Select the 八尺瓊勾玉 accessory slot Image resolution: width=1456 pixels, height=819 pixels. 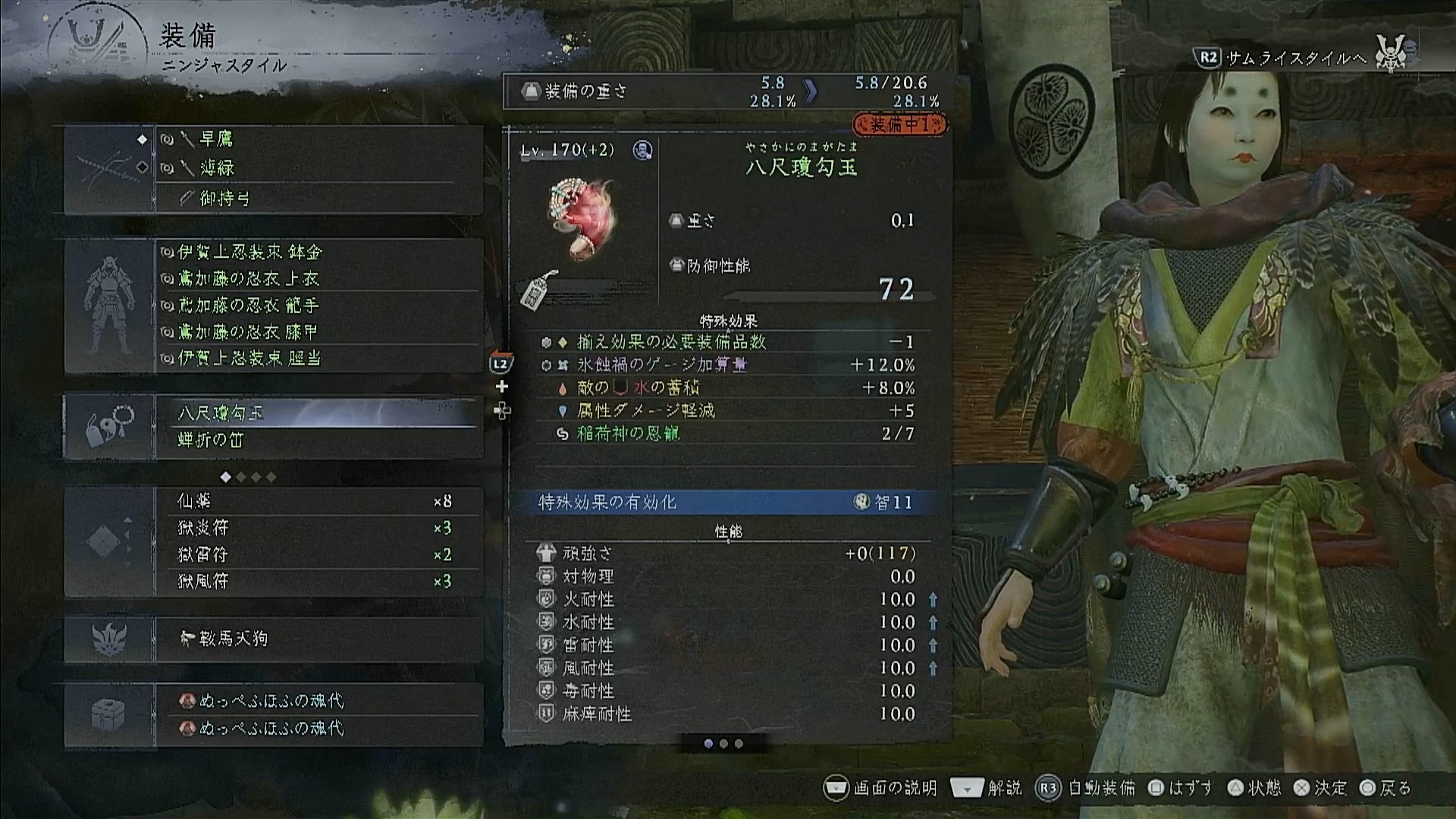click(318, 413)
